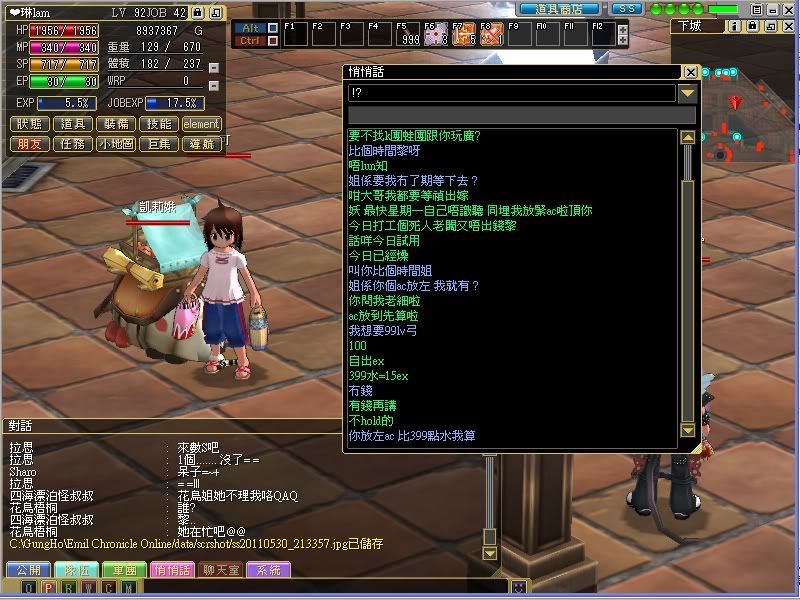Close the game window
The image size is (800, 600).
pyautogui.click(x=790, y=8)
